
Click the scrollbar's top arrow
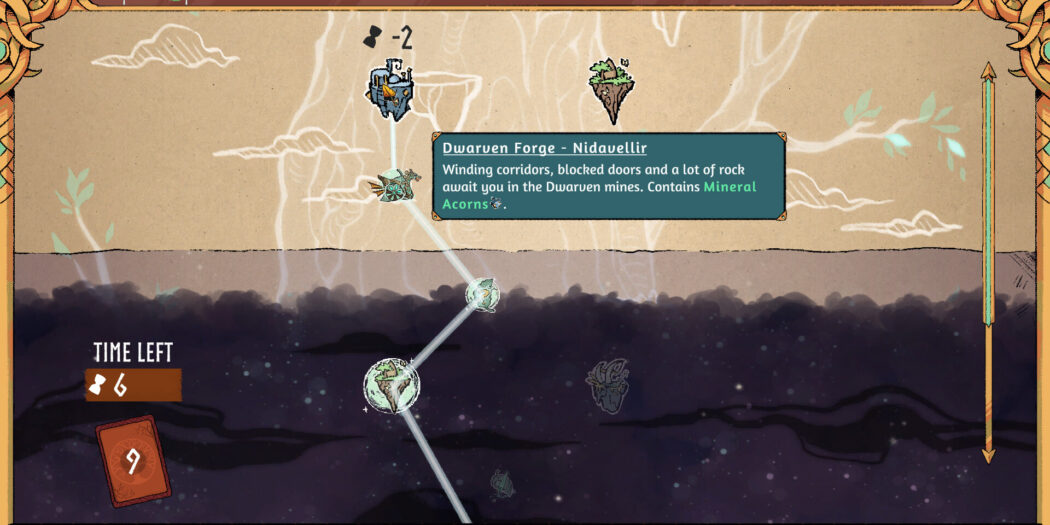click(988, 71)
